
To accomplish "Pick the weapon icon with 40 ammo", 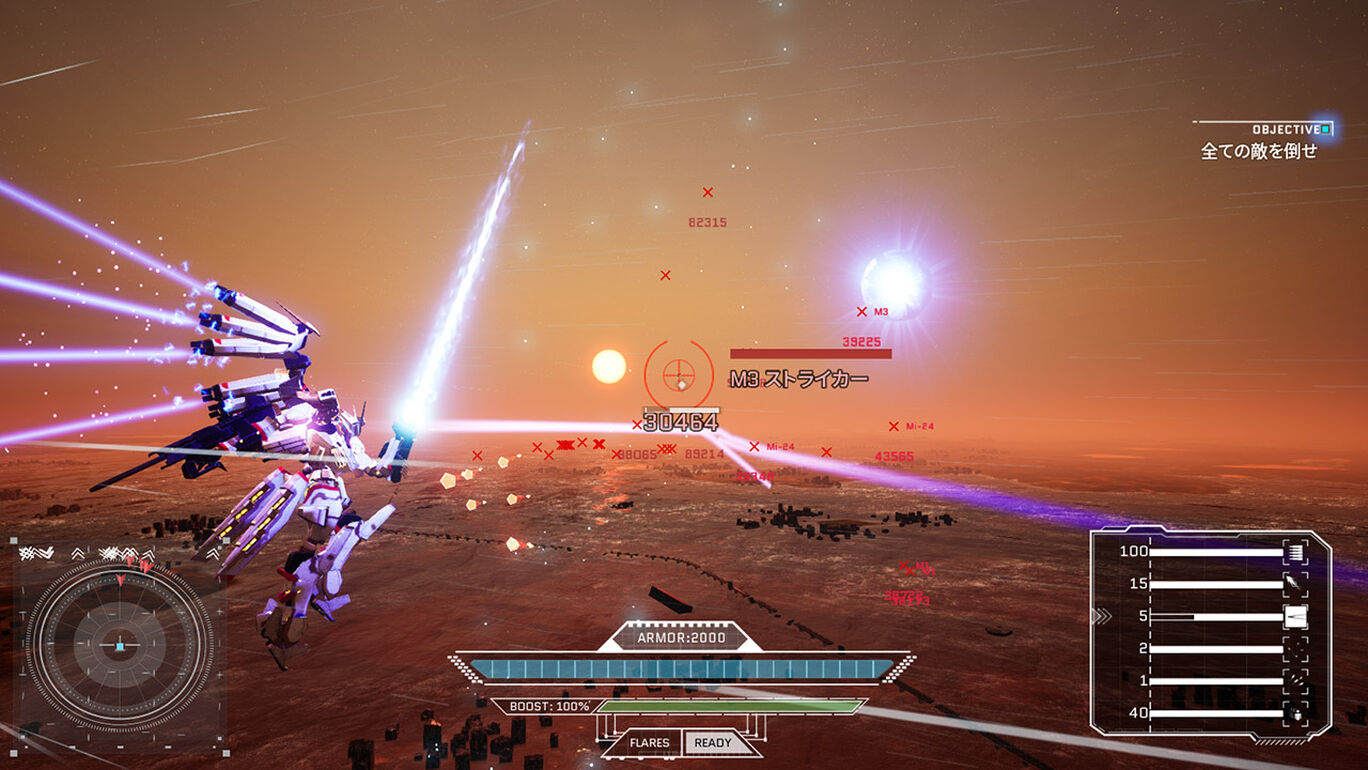I will (1295, 713).
